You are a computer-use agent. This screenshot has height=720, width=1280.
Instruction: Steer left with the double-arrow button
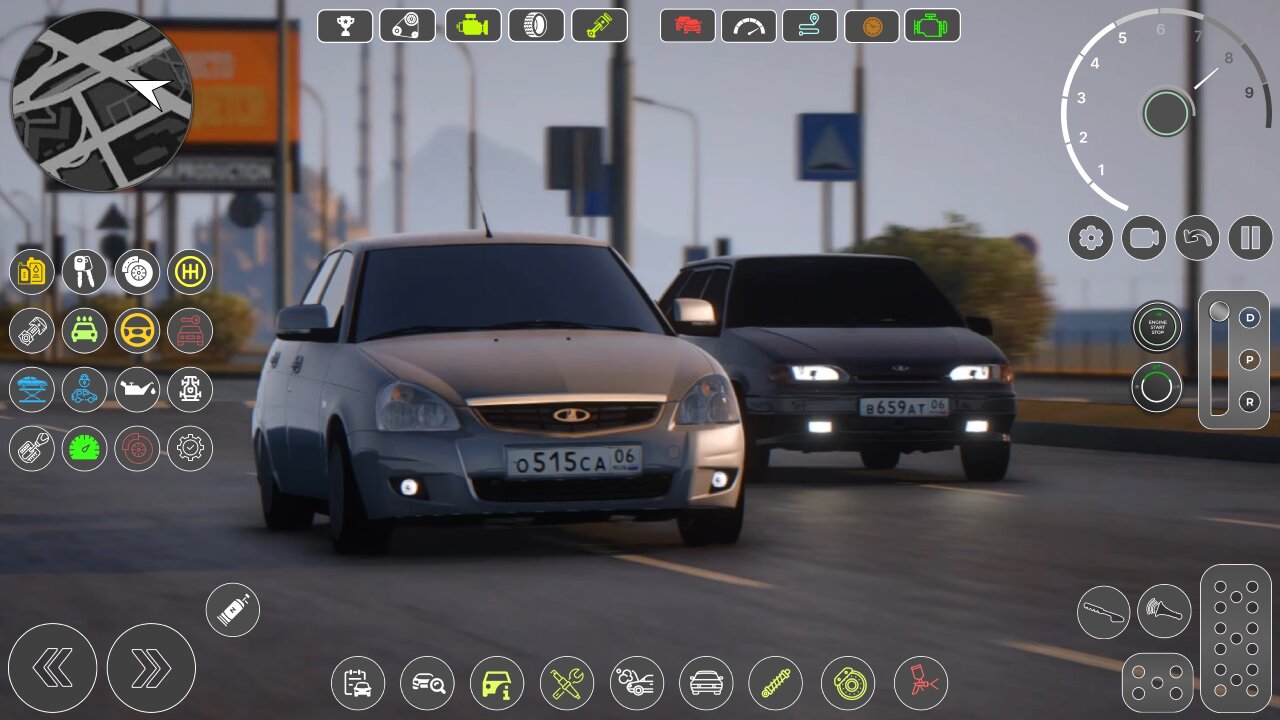tap(52, 668)
